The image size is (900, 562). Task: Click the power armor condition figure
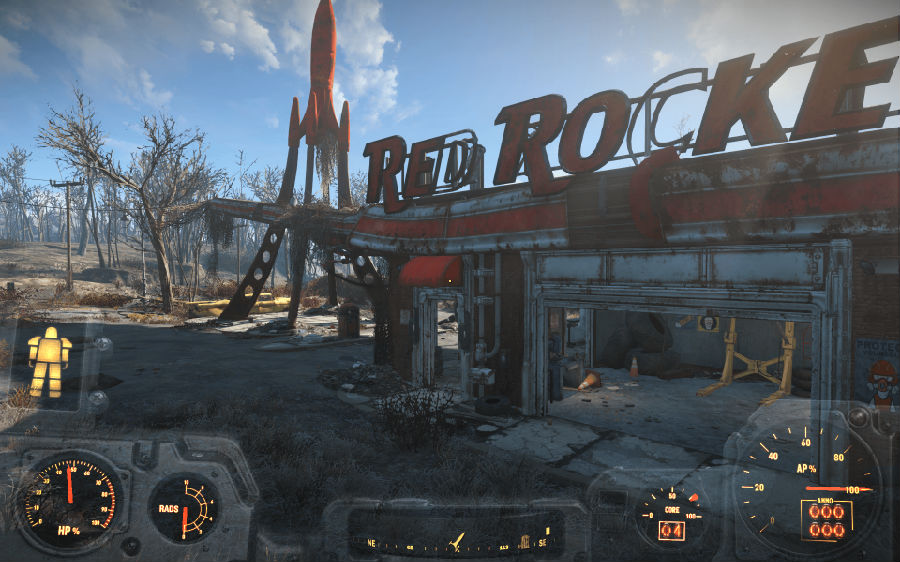(49, 362)
